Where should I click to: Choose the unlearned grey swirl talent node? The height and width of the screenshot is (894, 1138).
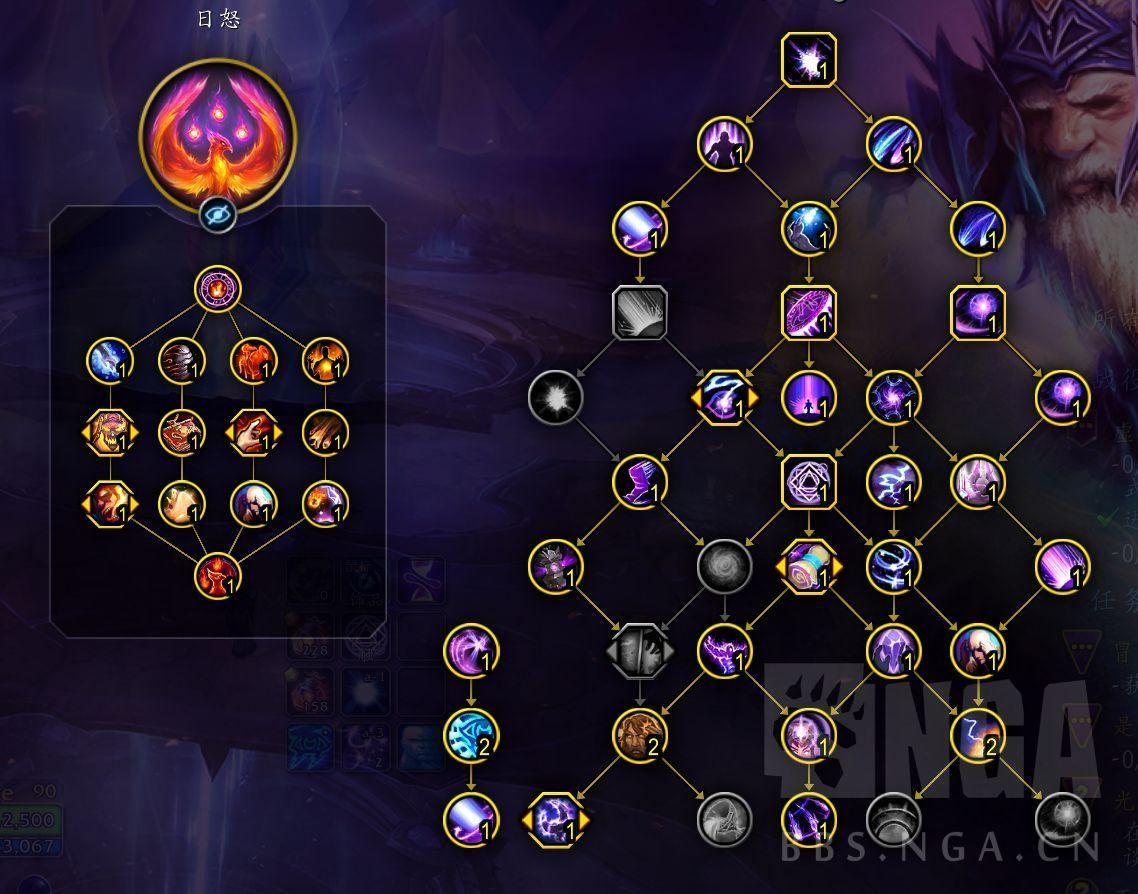click(x=723, y=566)
